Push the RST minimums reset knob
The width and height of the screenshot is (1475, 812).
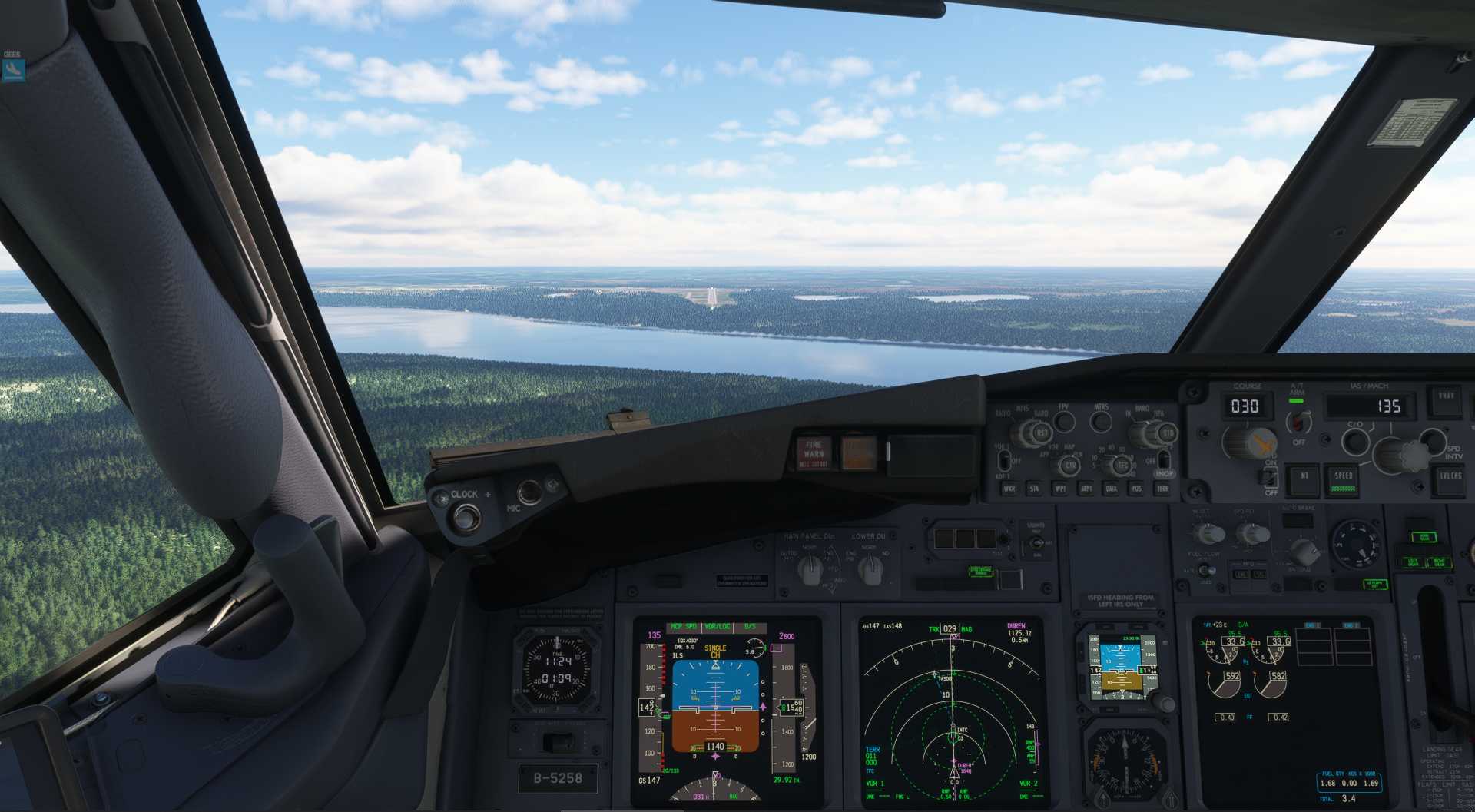pos(1042,433)
